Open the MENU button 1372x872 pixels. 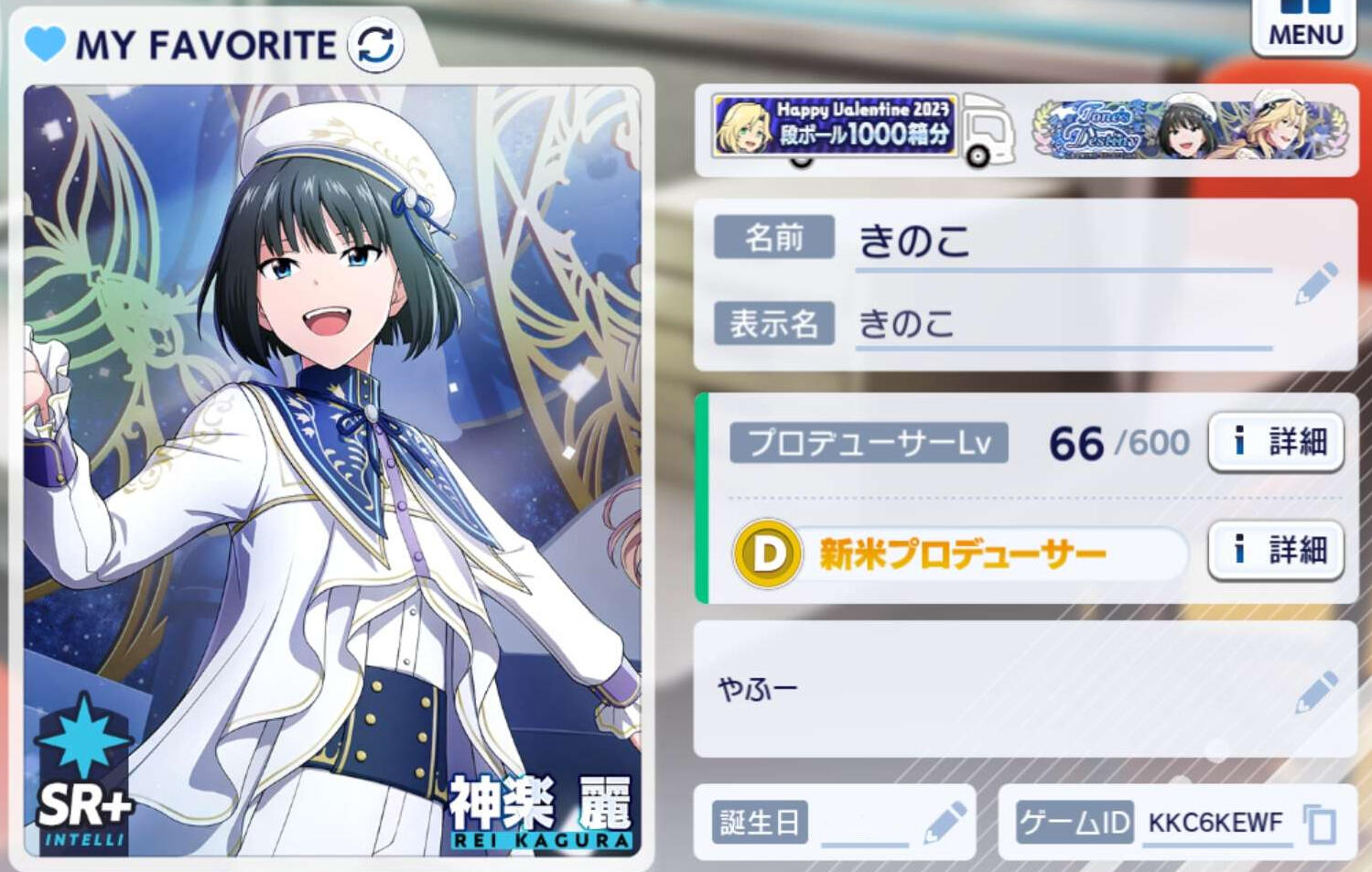click(x=1304, y=27)
